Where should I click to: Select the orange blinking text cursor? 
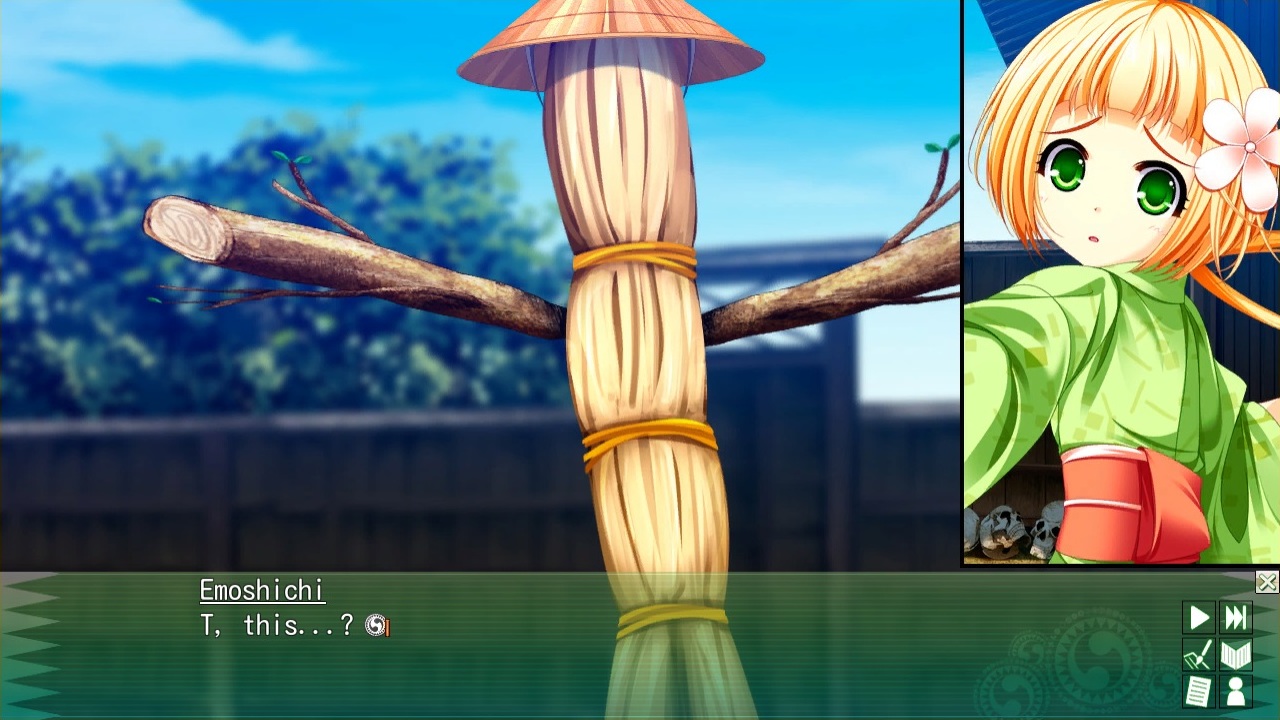coord(387,627)
